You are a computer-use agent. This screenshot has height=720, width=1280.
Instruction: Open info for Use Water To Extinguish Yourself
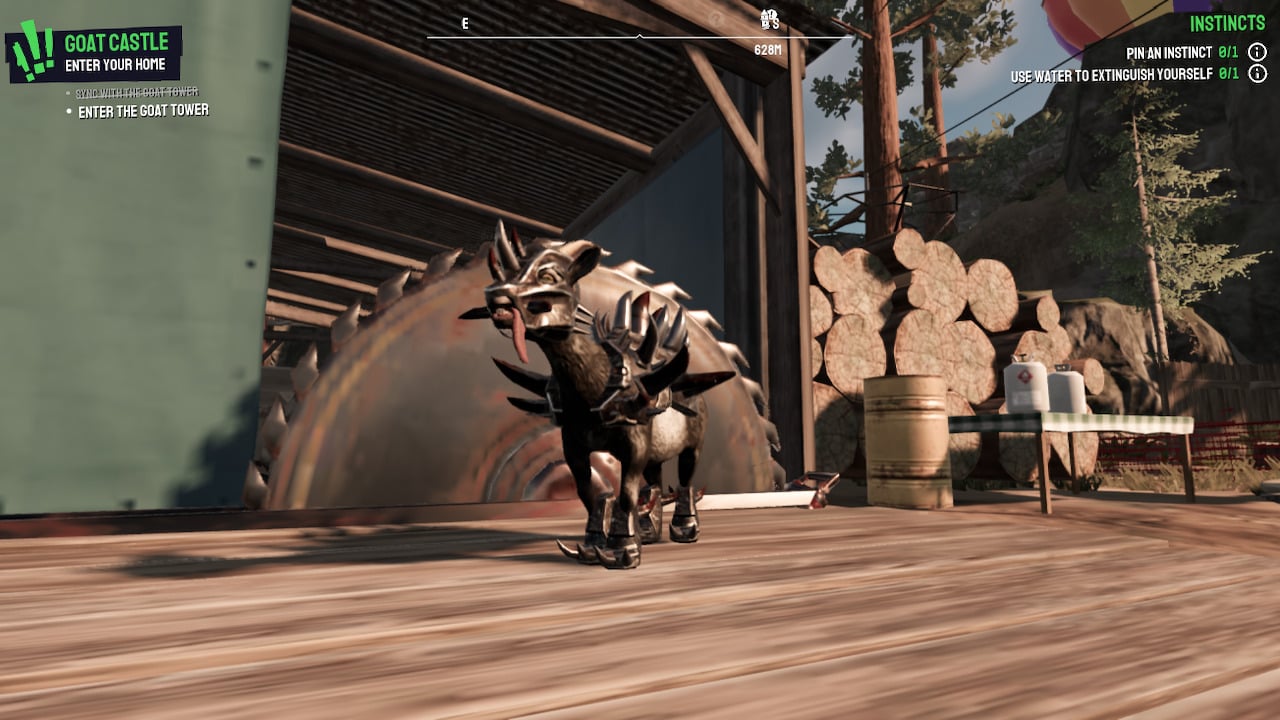tap(1257, 74)
